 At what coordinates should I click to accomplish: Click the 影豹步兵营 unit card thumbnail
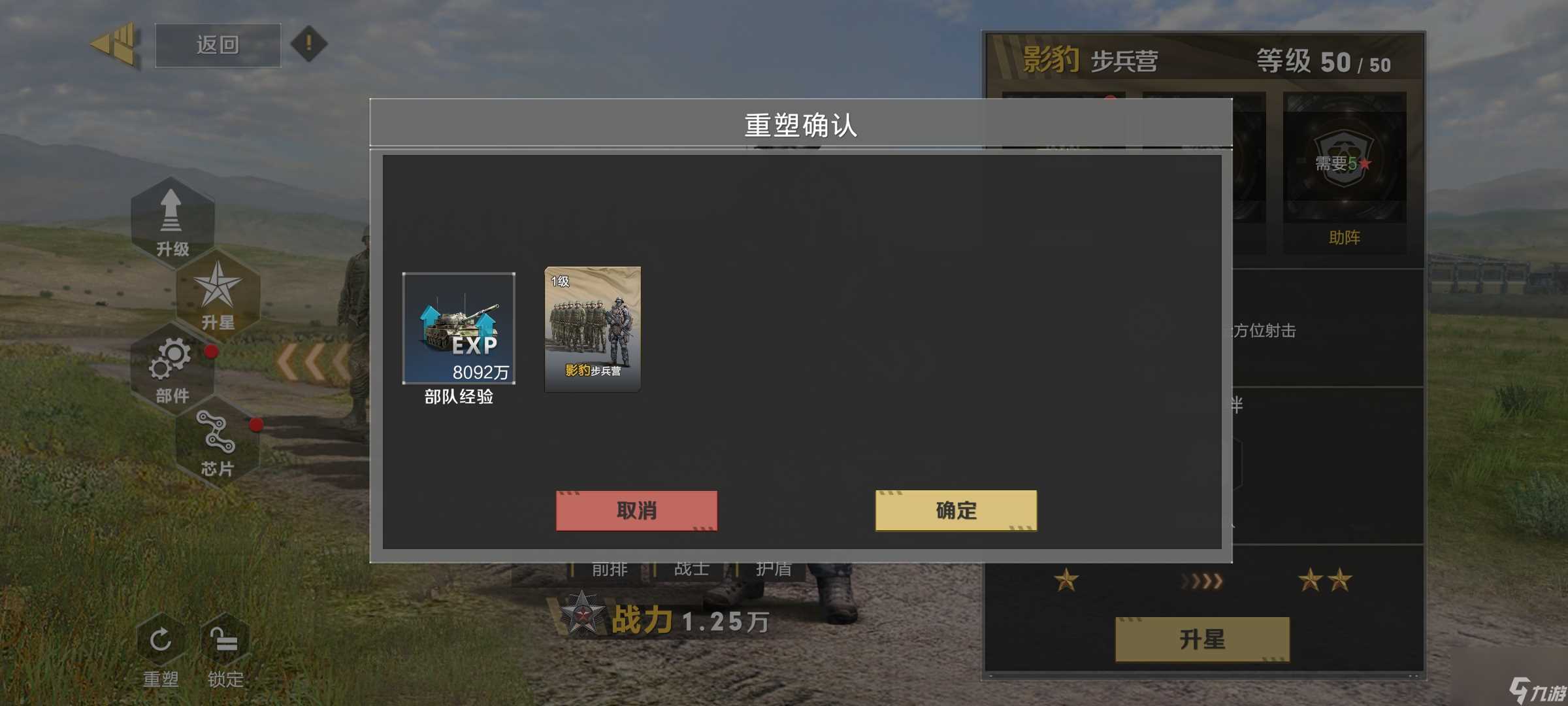(x=591, y=328)
